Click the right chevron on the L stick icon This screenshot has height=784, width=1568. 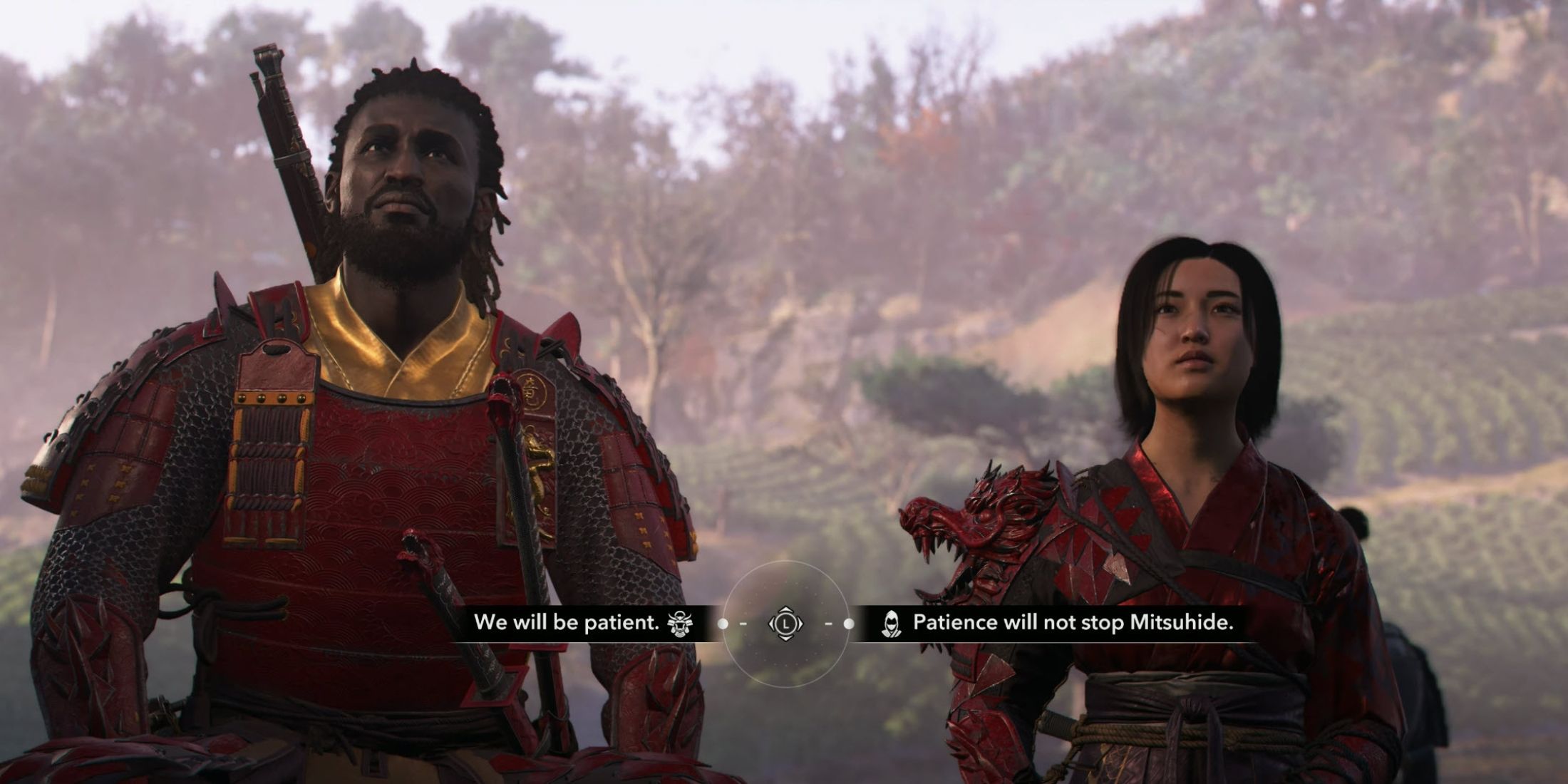click(x=802, y=624)
